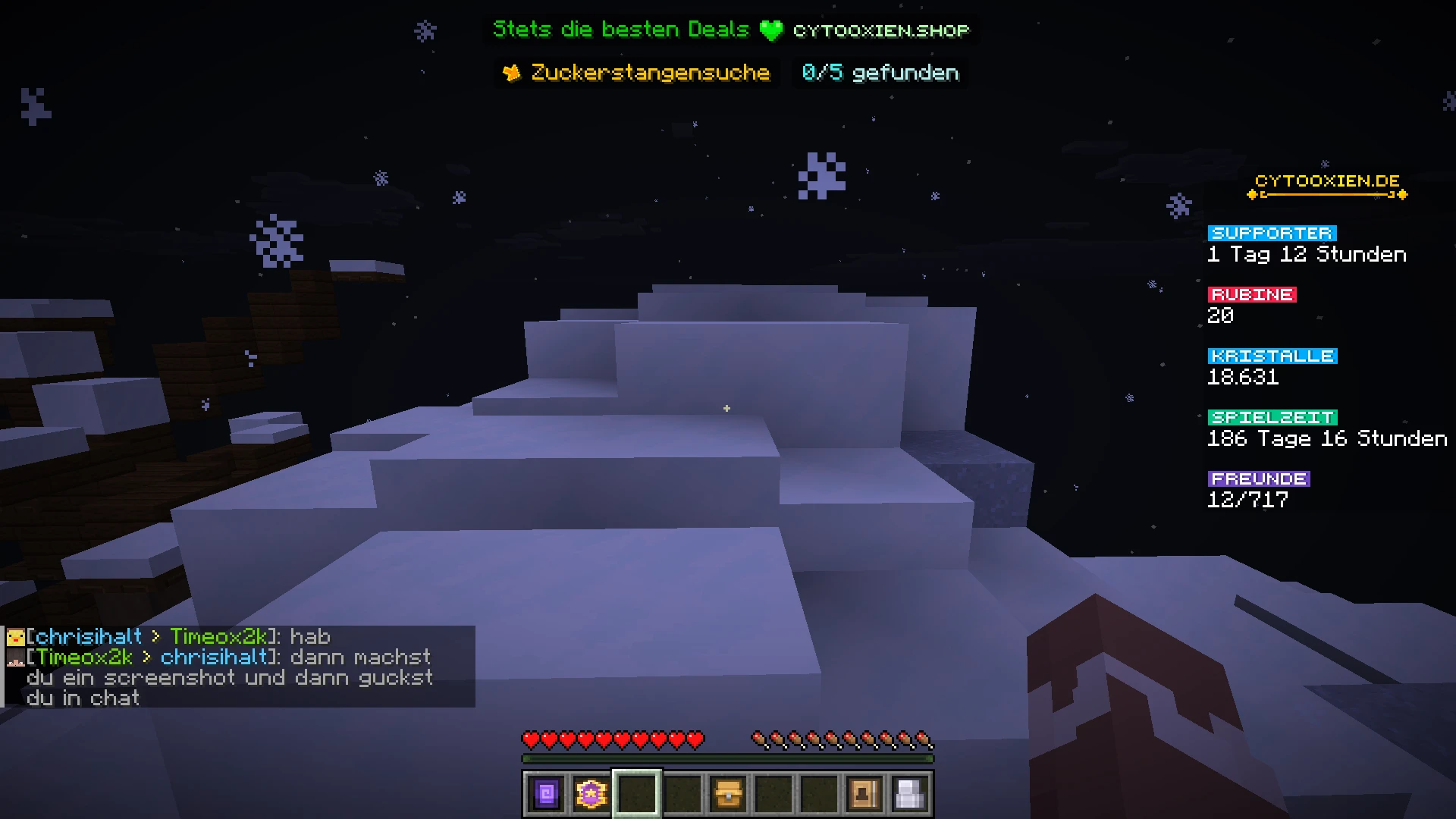Select the quartz item in the last hotbar slot
This screenshot has width=1456, height=819.
click(x=911, y=793)
